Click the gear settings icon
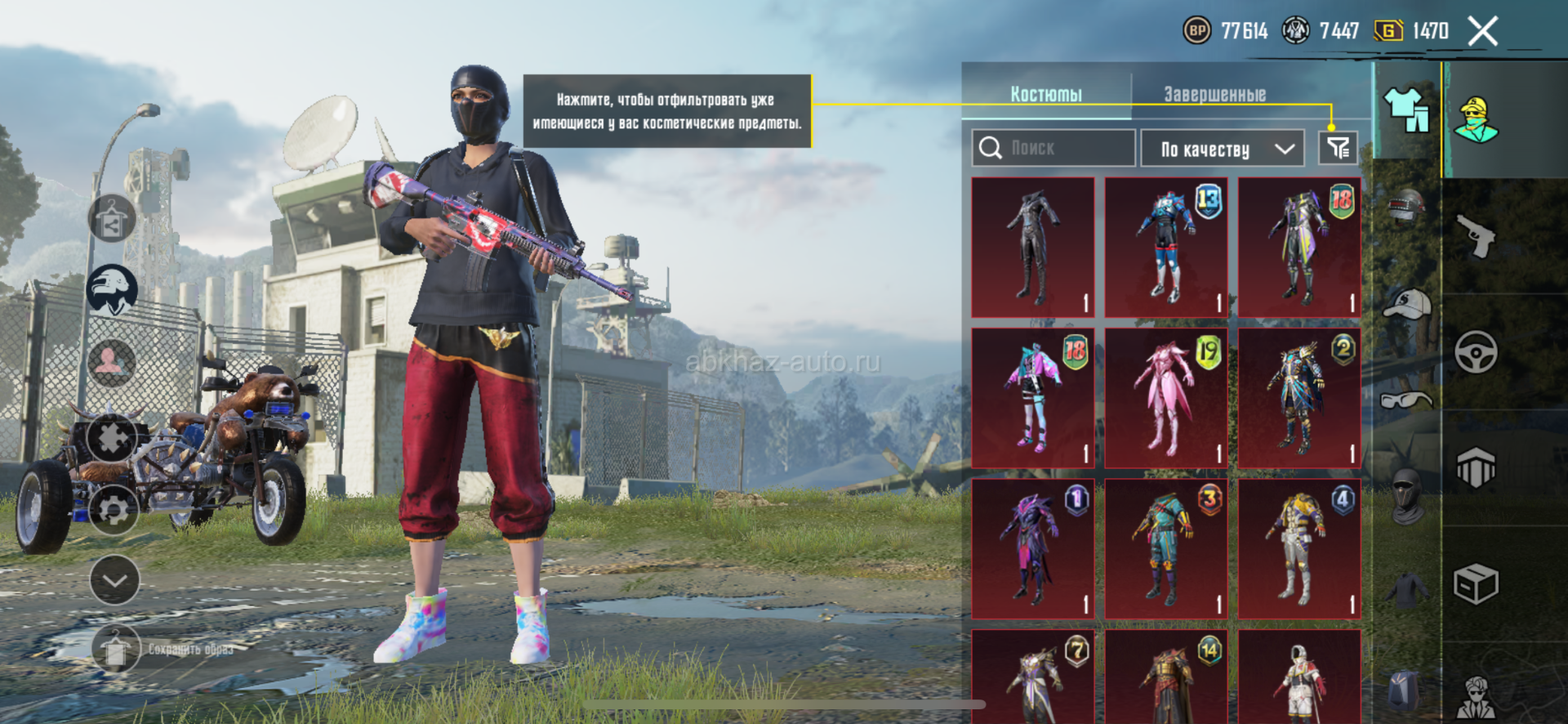The image size is (1568, 724). click(x=113, y=511)
